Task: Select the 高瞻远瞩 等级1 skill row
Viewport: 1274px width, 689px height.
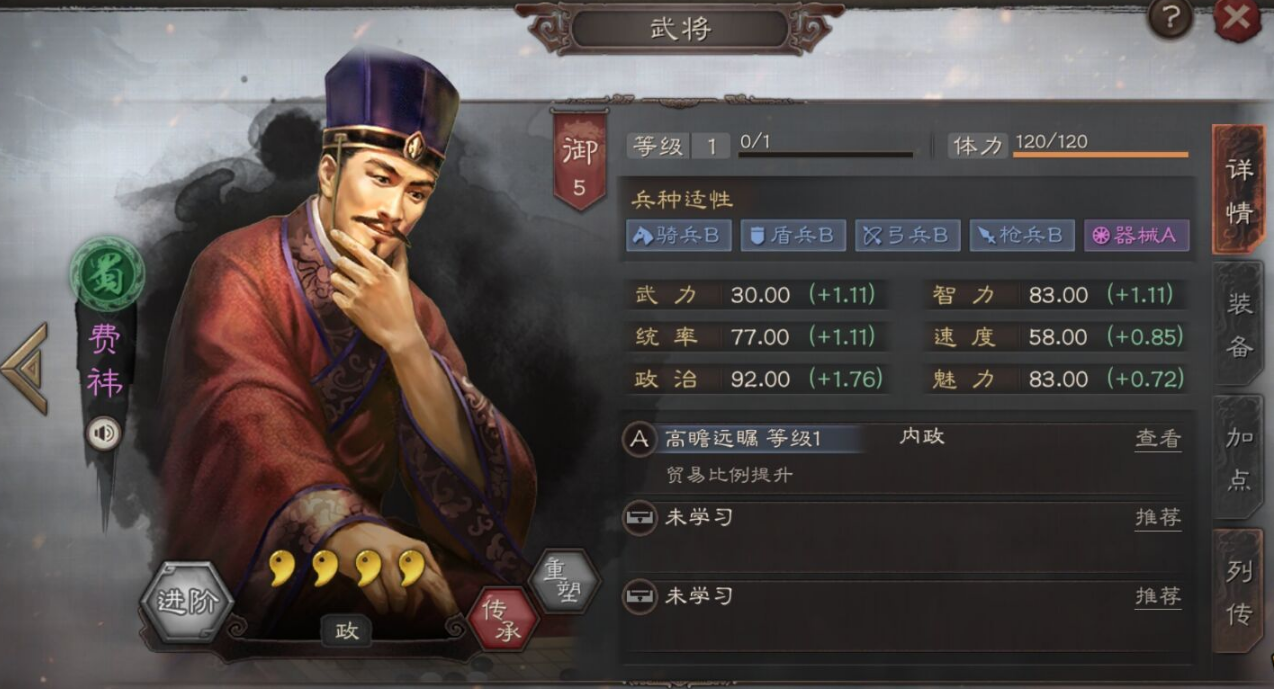Action: [x=742, y=439]
